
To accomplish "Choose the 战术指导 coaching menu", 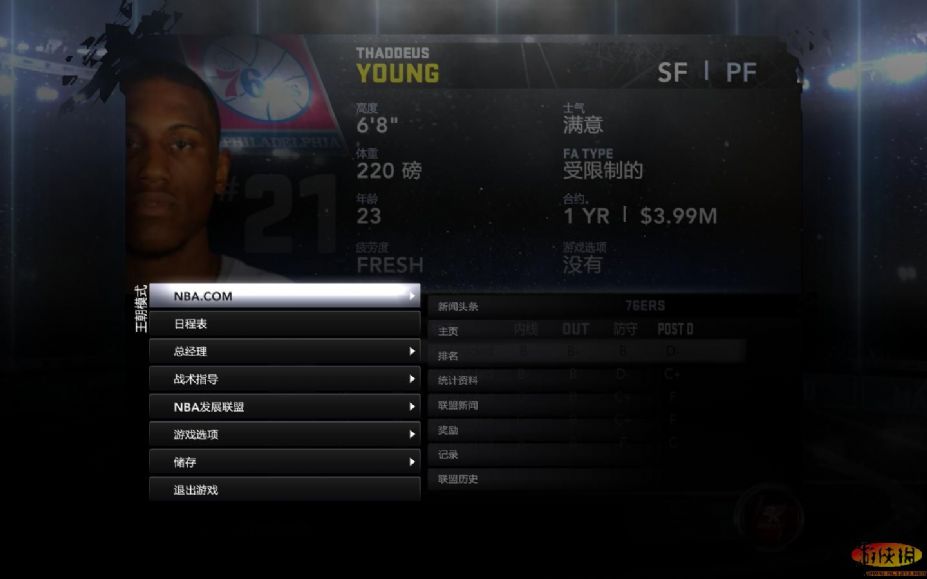I will point(284,379).
